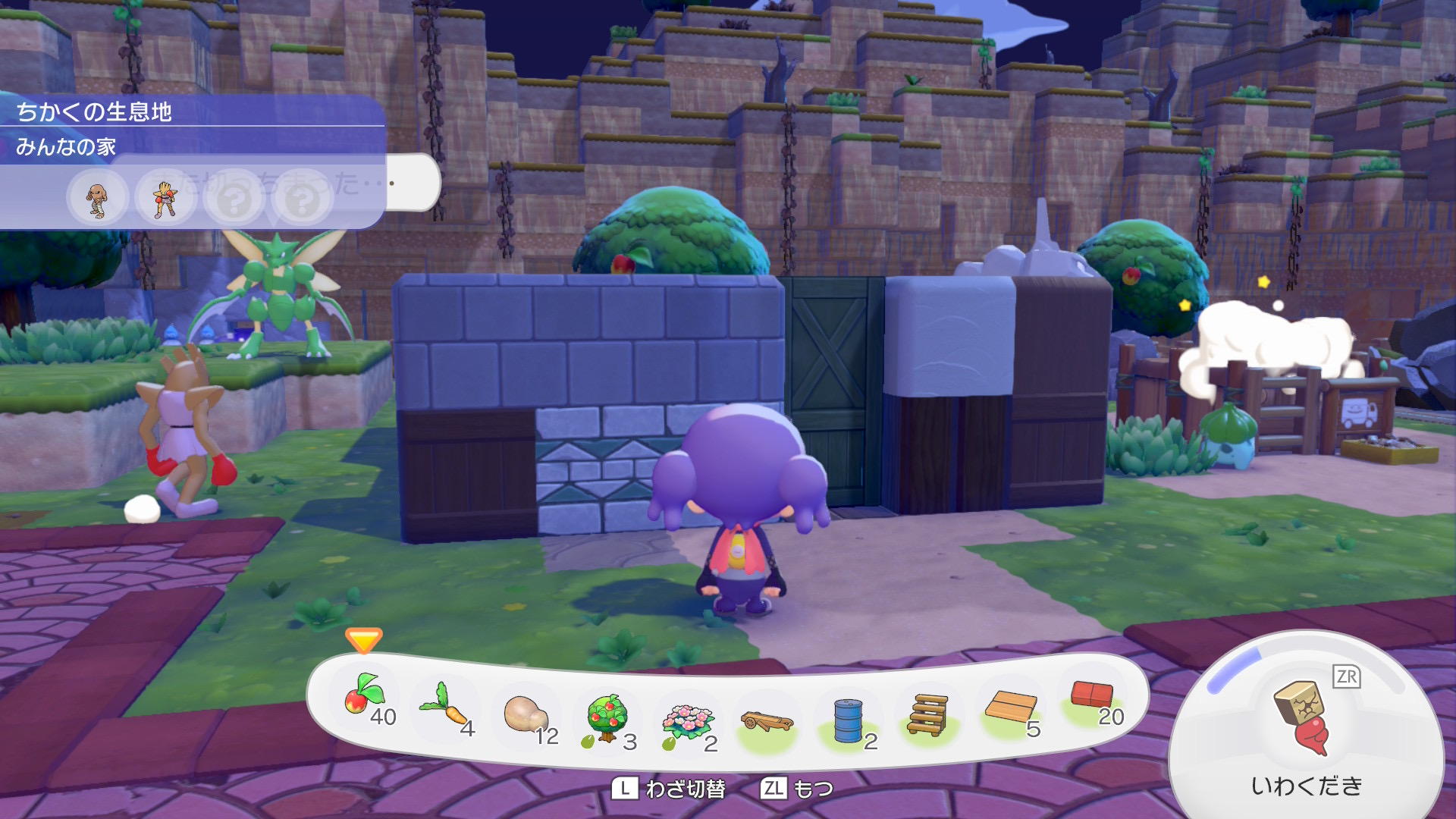Choose the wooden cart item
Viewport: 1456px width, 819px height.
coord(767,721)
